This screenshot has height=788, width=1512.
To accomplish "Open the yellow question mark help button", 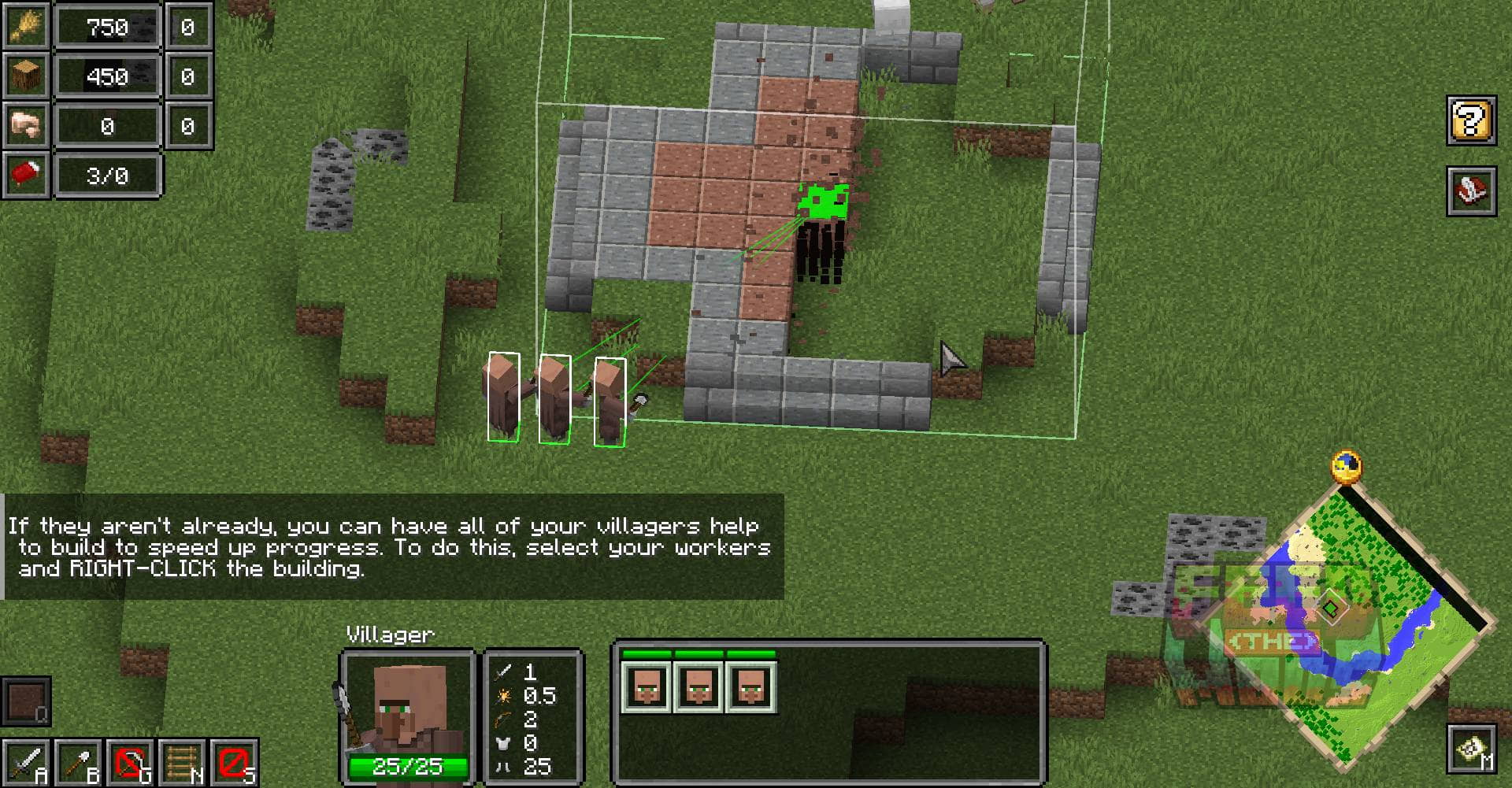I will pyautogui.click(x=1471, y=120).
